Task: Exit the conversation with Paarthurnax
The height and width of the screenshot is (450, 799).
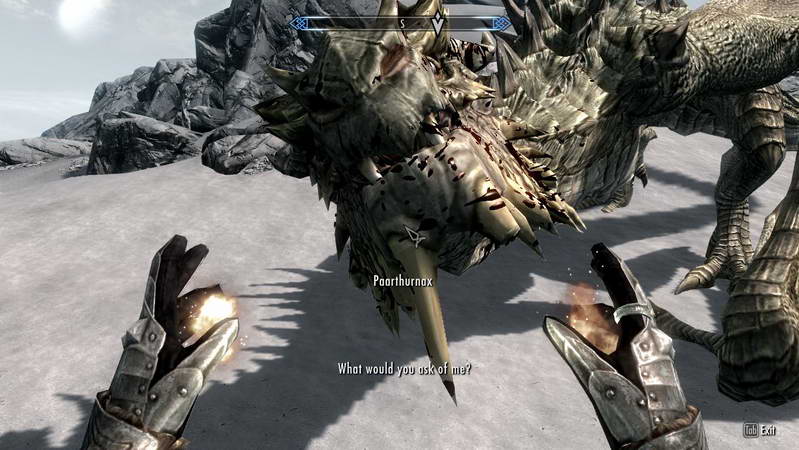Action: [759, 430]
